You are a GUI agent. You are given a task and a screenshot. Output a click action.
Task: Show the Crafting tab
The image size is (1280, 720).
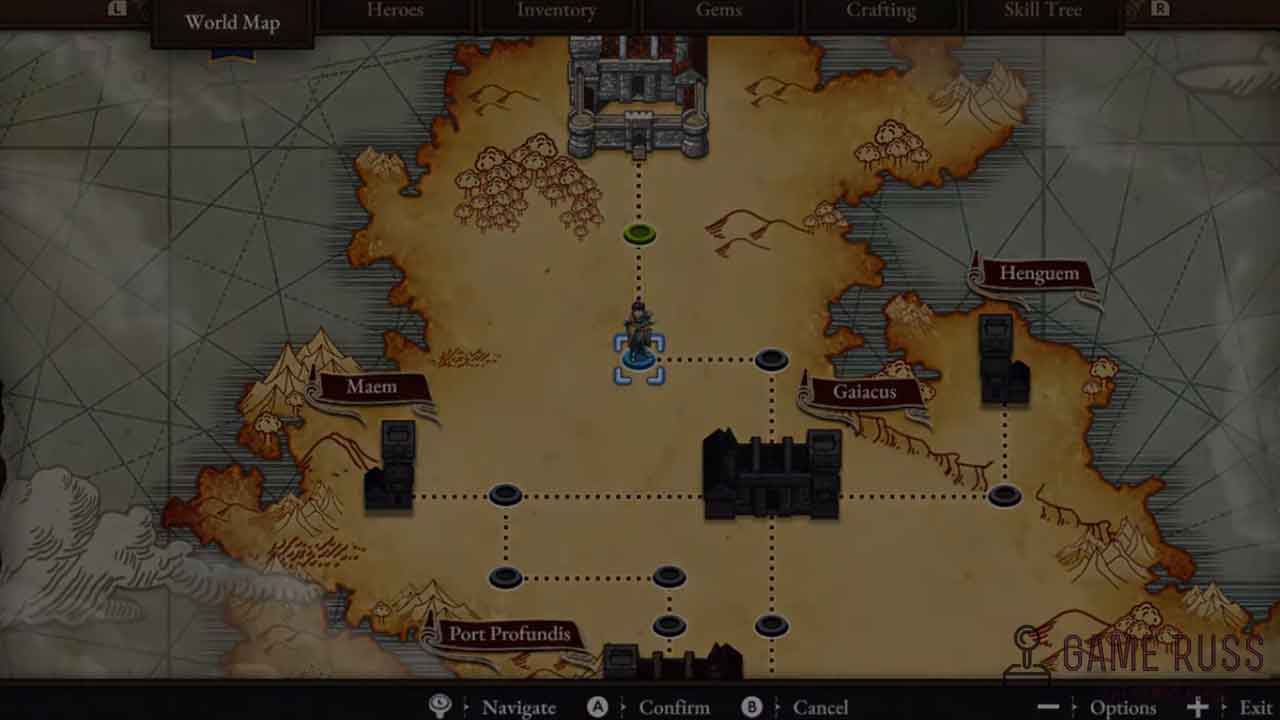tap(880, 11)
